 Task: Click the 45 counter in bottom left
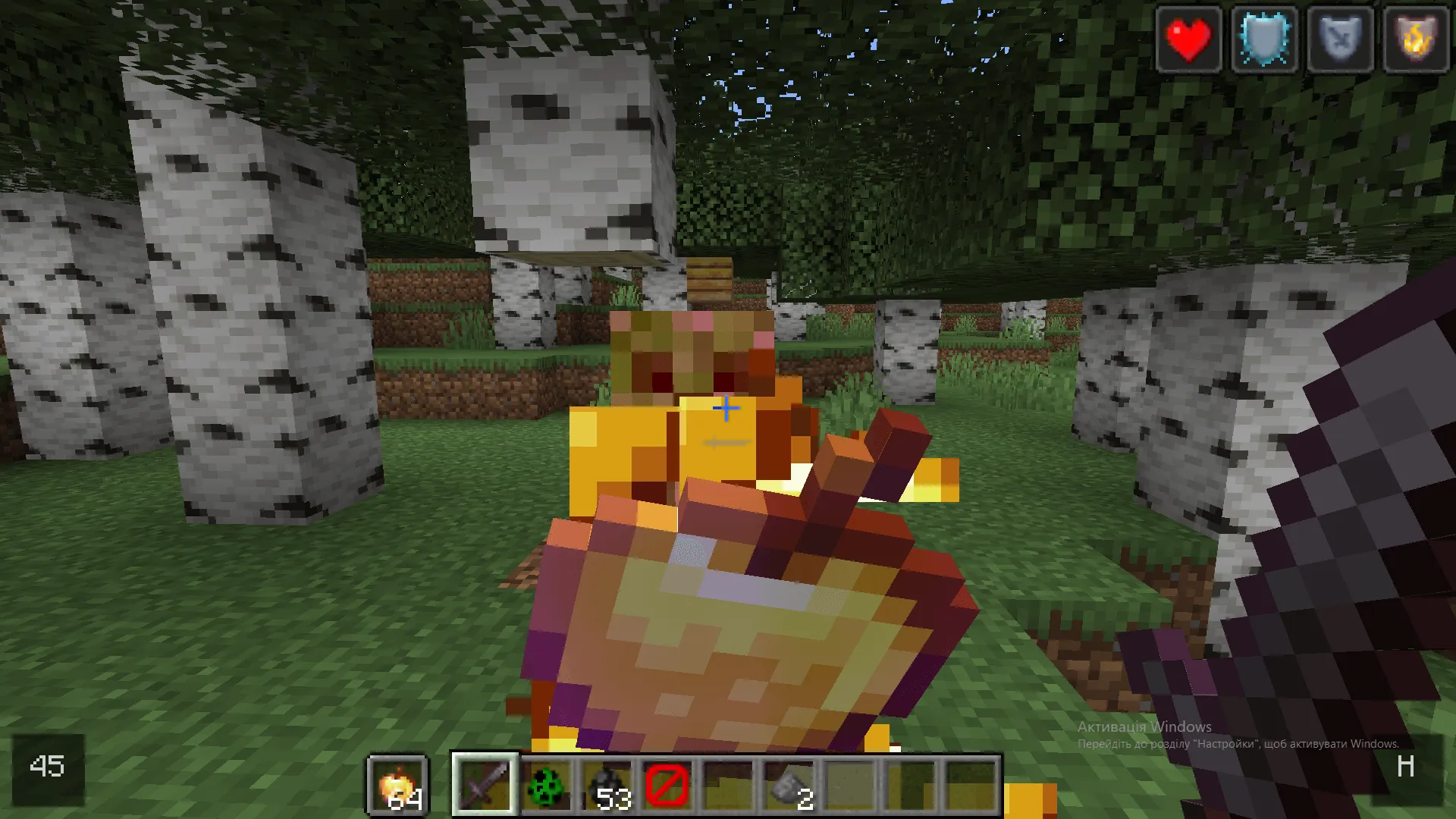47,767
